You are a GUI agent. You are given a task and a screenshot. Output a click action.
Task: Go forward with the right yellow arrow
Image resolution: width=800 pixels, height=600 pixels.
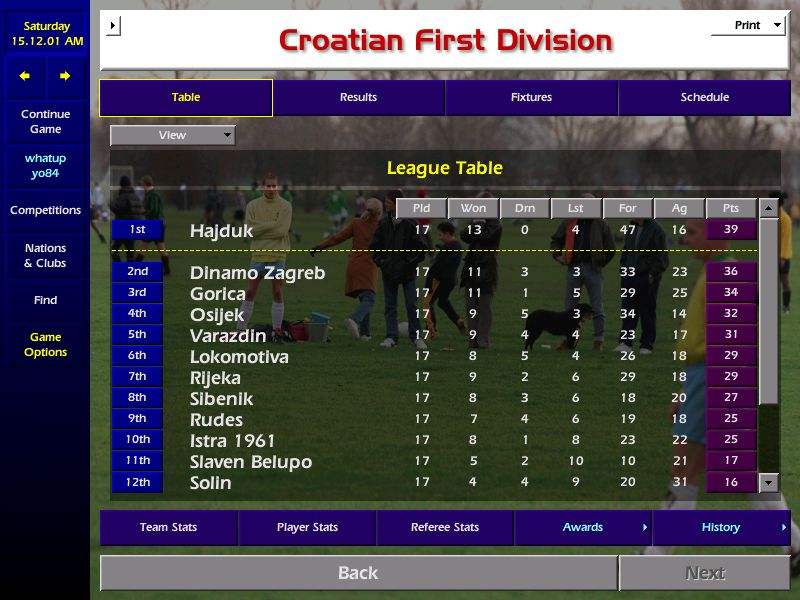click(65, 76)
